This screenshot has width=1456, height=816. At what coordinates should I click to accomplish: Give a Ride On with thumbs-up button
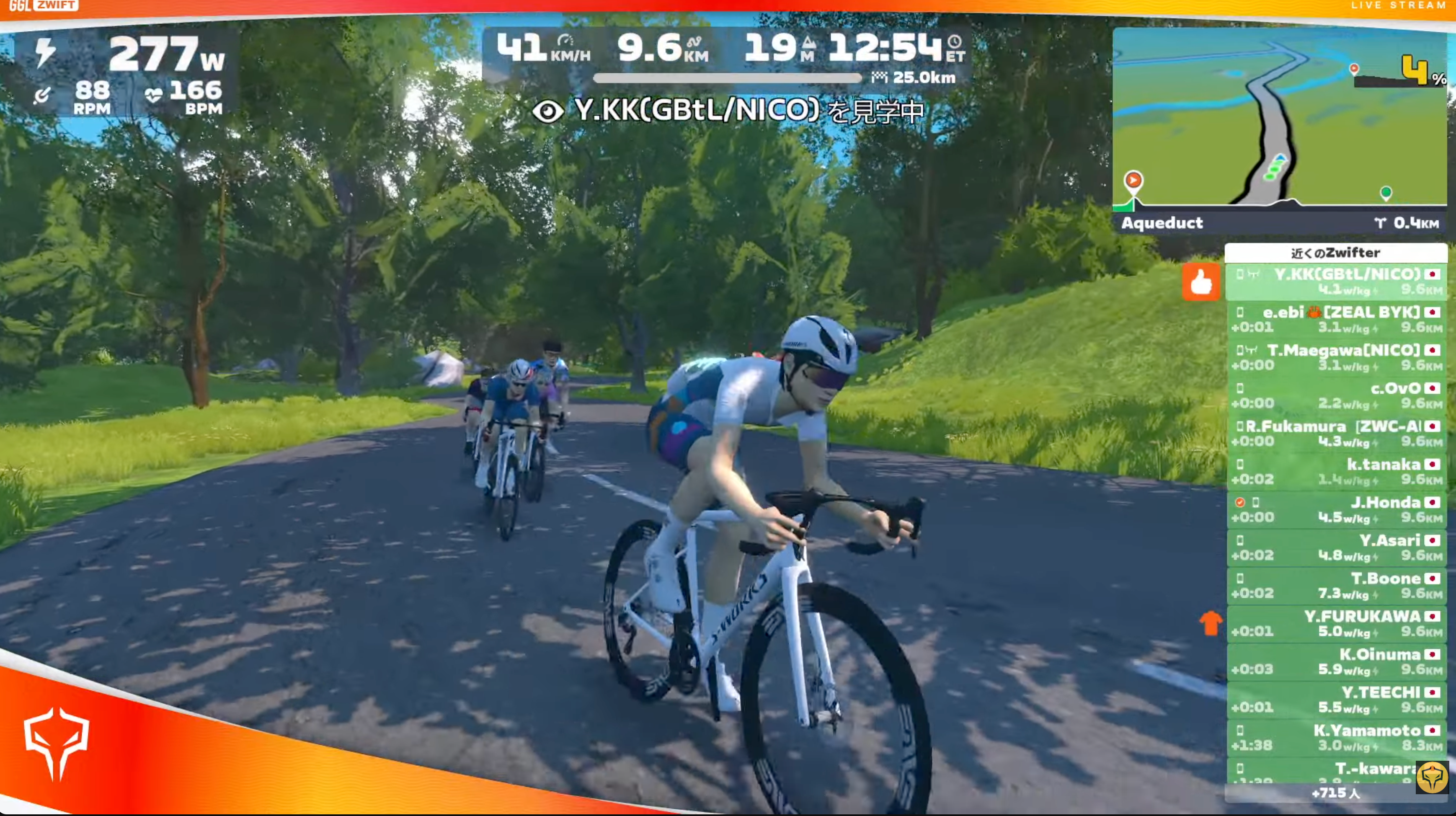pos(1200,281)
